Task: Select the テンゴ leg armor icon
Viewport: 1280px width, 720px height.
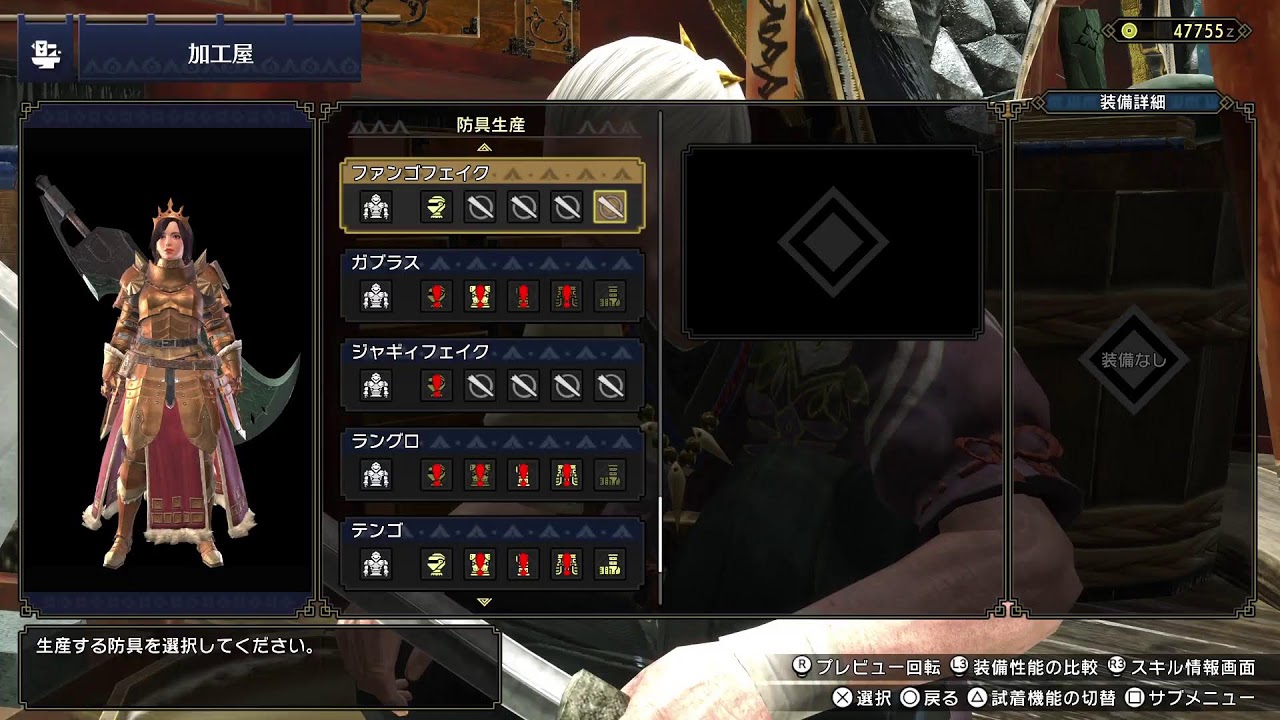Action: 610,565
